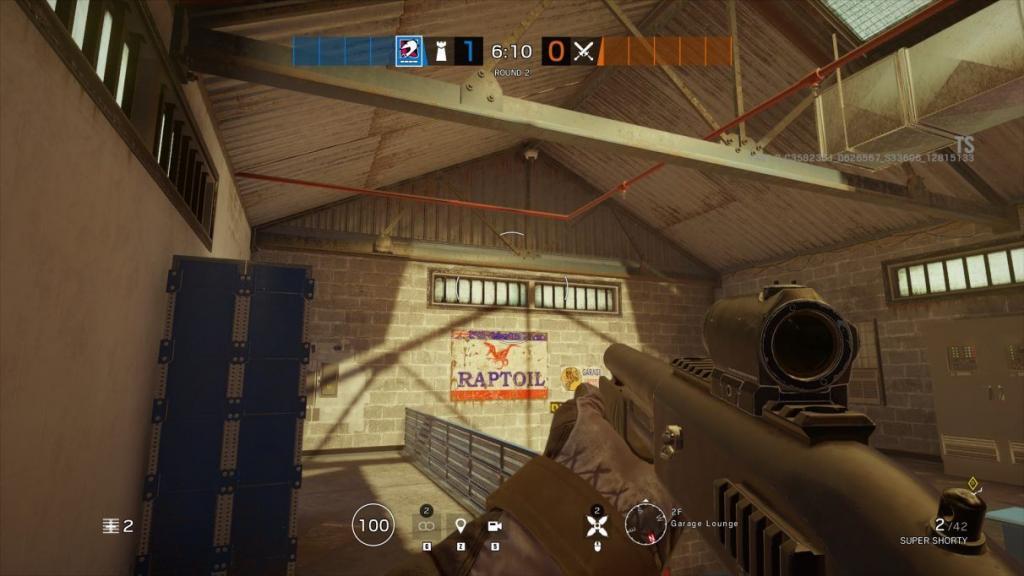The image size is (1024, 576).
Task: Click the barricade reinforcement count icon
Action: coord(110,525)
